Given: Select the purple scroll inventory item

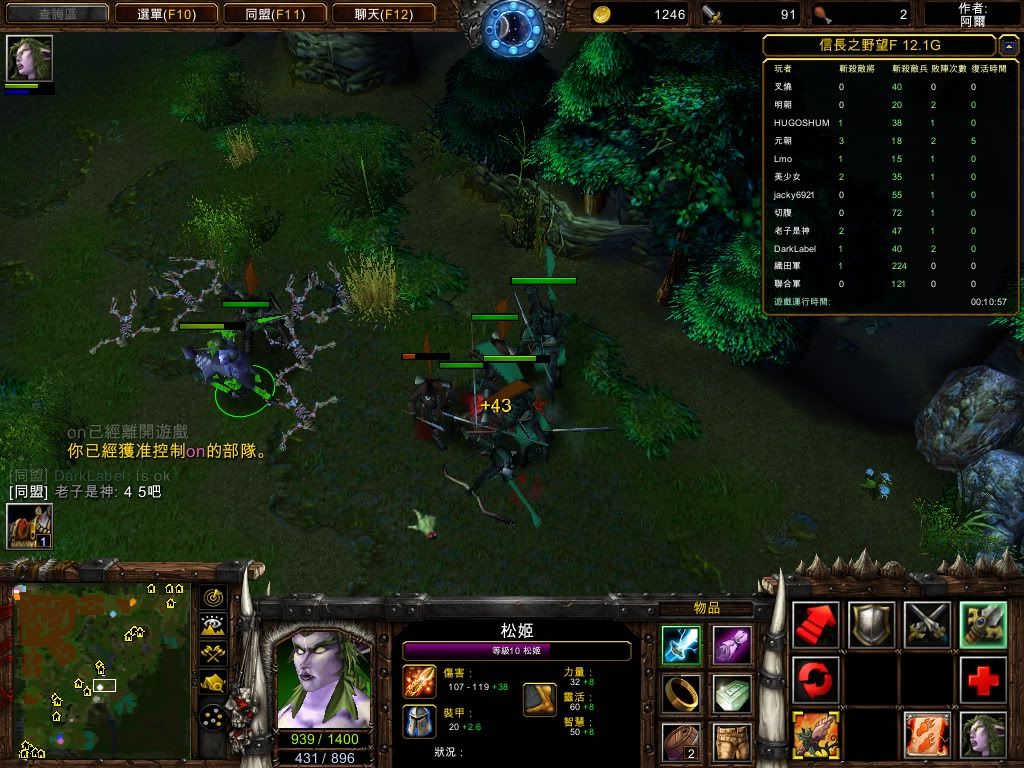Looking at the screenshot, I should (x=732, y=645).
